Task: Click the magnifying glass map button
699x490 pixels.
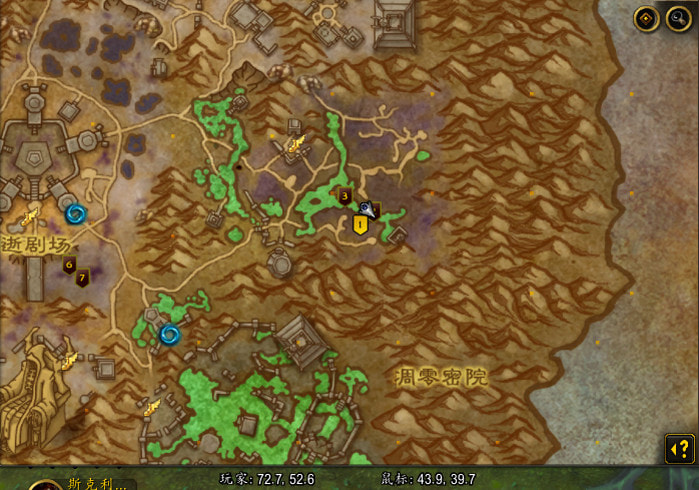Action: point(676,19)
